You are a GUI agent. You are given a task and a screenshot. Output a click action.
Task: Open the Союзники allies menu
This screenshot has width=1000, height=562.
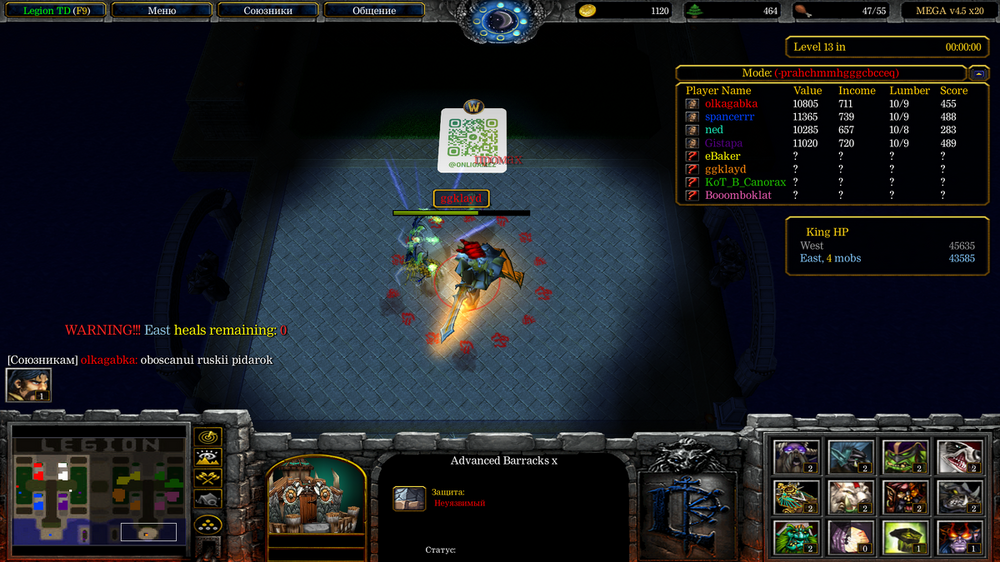click(268, 11)
